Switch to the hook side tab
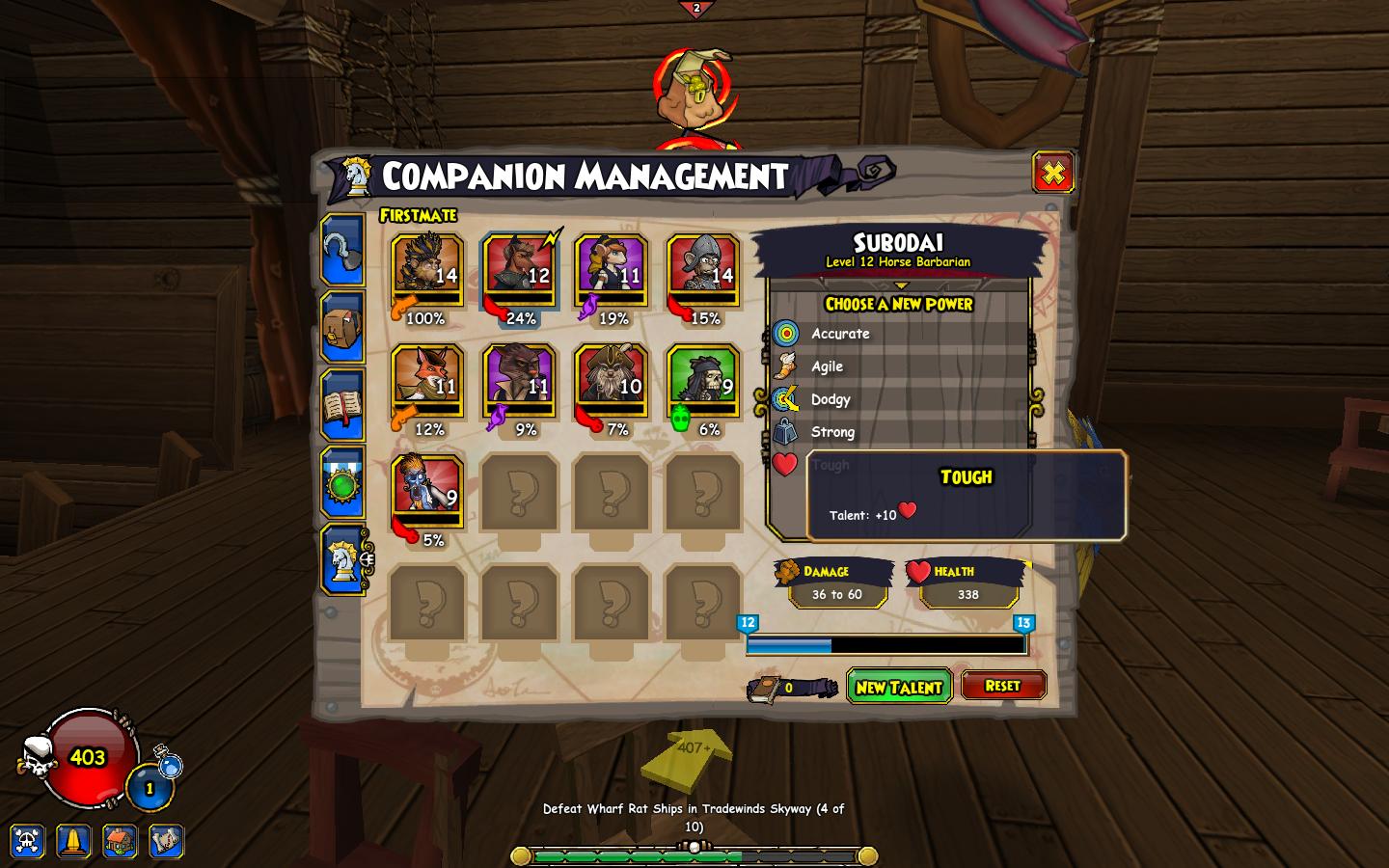1389x868 pixels. pos(342,251)
